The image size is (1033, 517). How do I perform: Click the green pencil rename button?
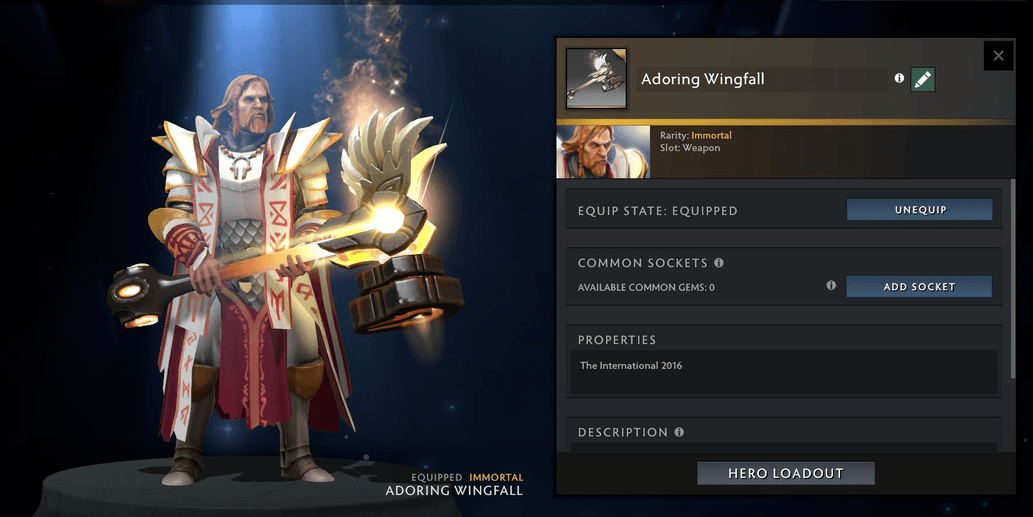coord(923,79)
